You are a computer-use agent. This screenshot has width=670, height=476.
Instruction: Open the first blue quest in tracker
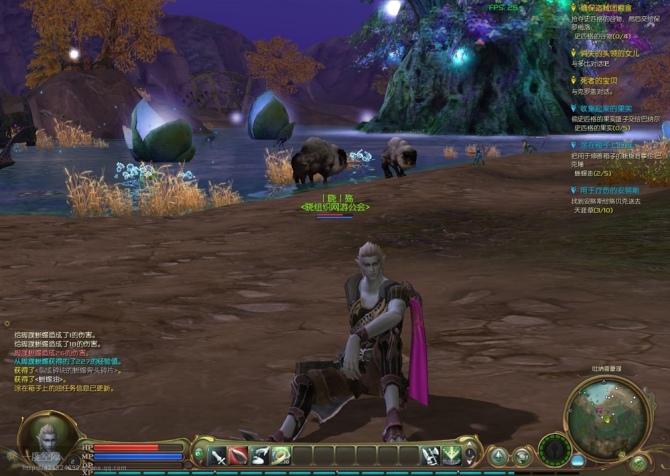pos(612,108)
